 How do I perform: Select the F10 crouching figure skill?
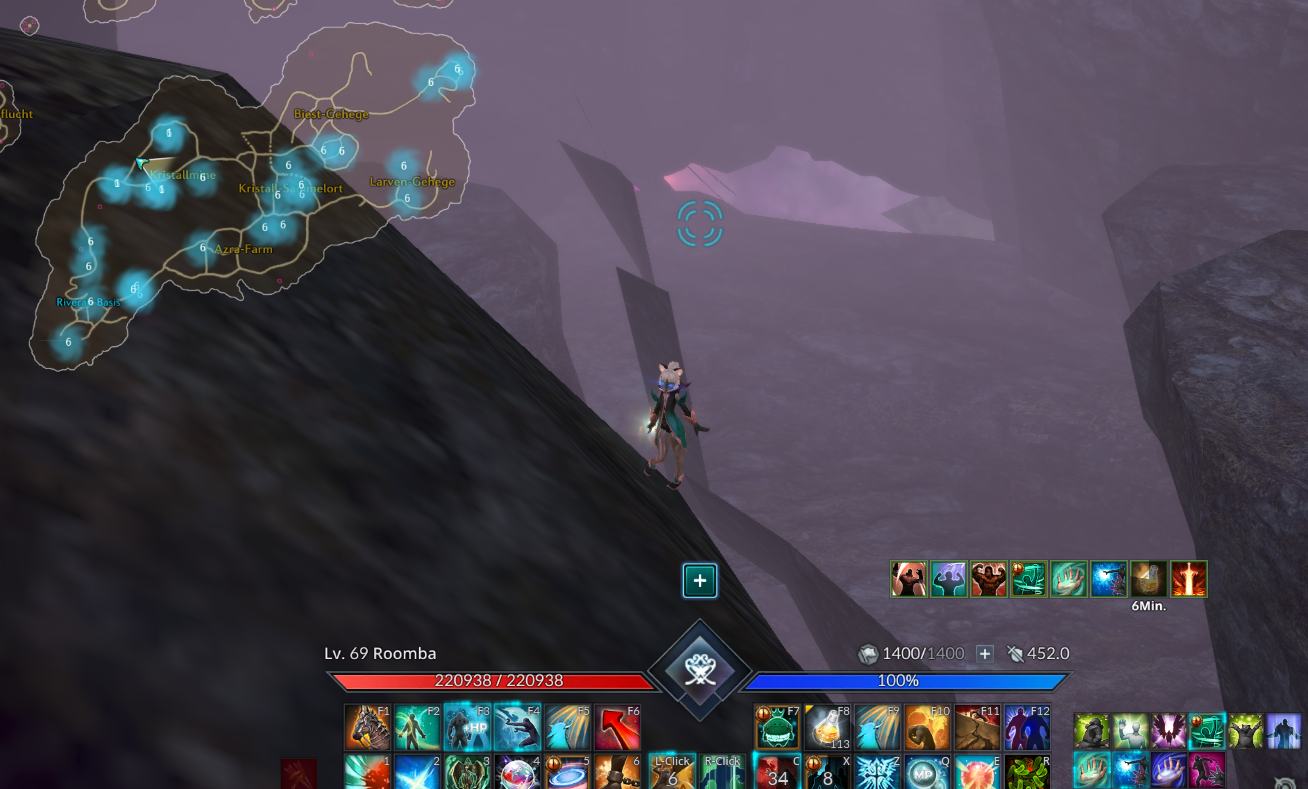point(928,727)
